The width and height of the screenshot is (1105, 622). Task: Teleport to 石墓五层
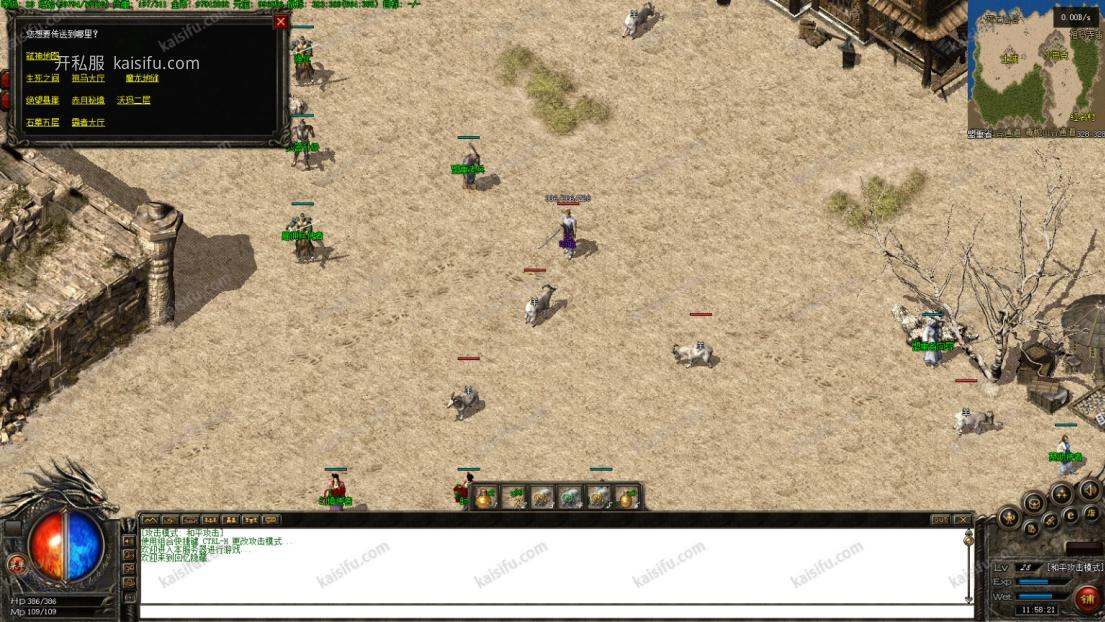pyautogui.click(x=42, y=122)
